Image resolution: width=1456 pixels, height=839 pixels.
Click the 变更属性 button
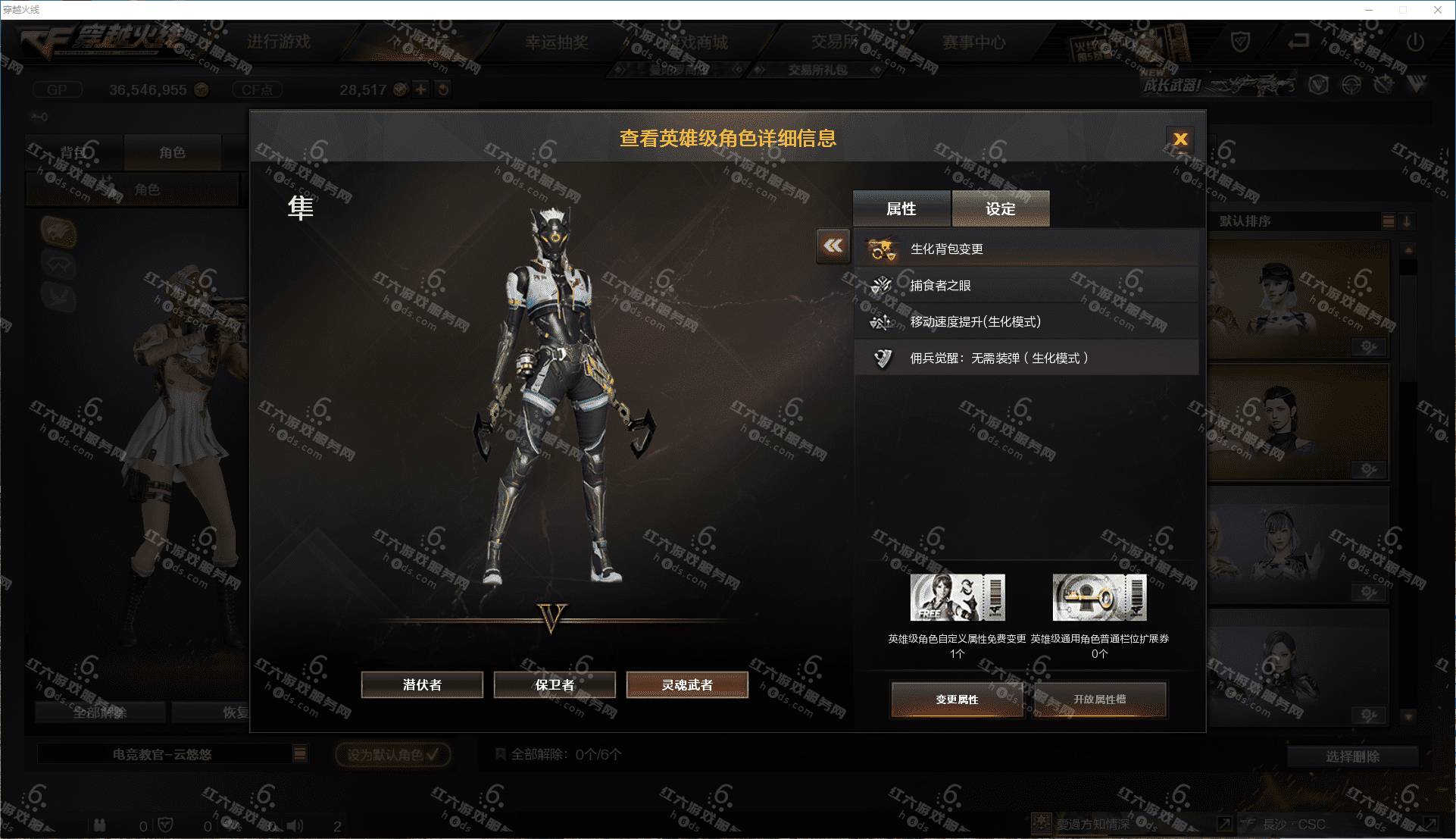(x=957, y=700)
